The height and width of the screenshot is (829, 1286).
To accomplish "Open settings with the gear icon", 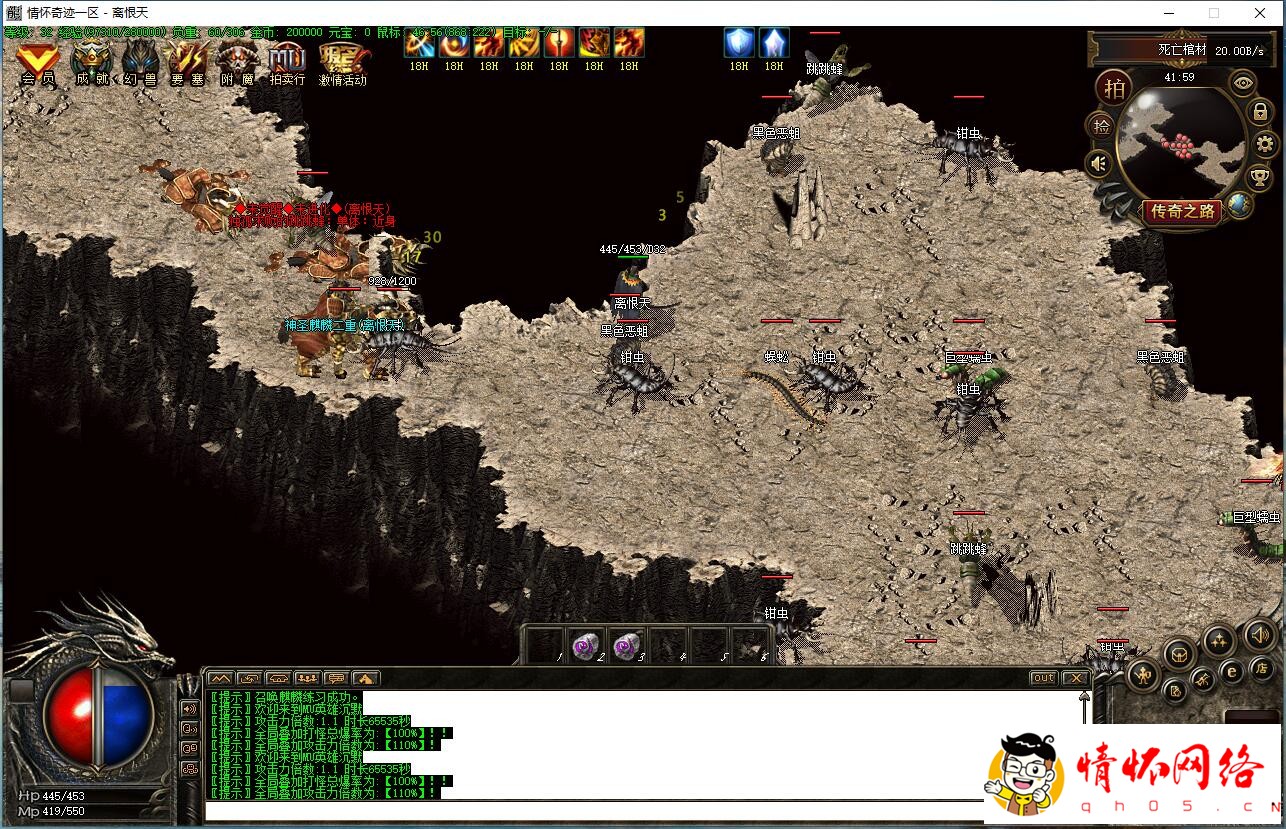I will [1266, 145].
